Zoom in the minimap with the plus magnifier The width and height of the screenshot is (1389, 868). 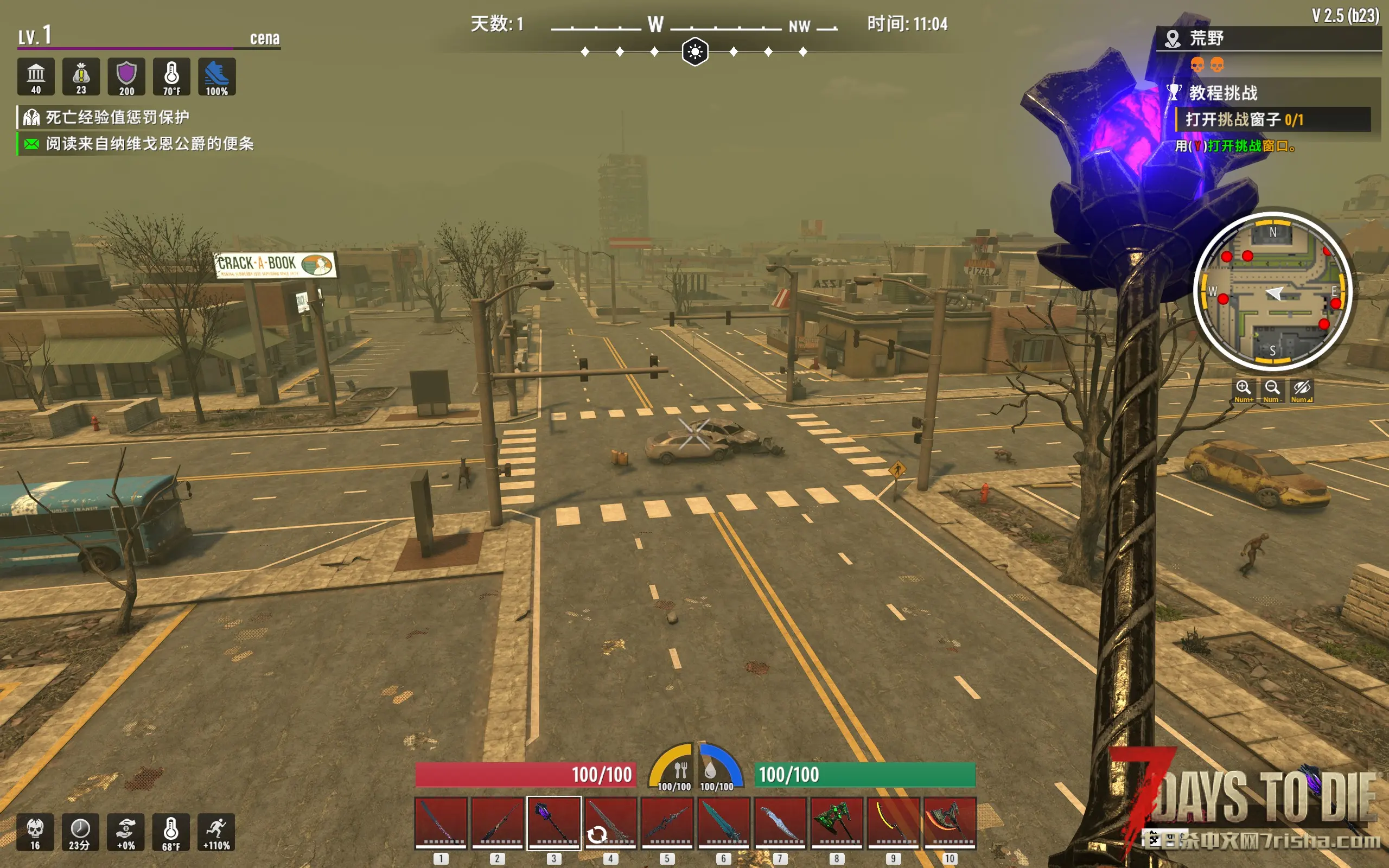click(1243, 389)
